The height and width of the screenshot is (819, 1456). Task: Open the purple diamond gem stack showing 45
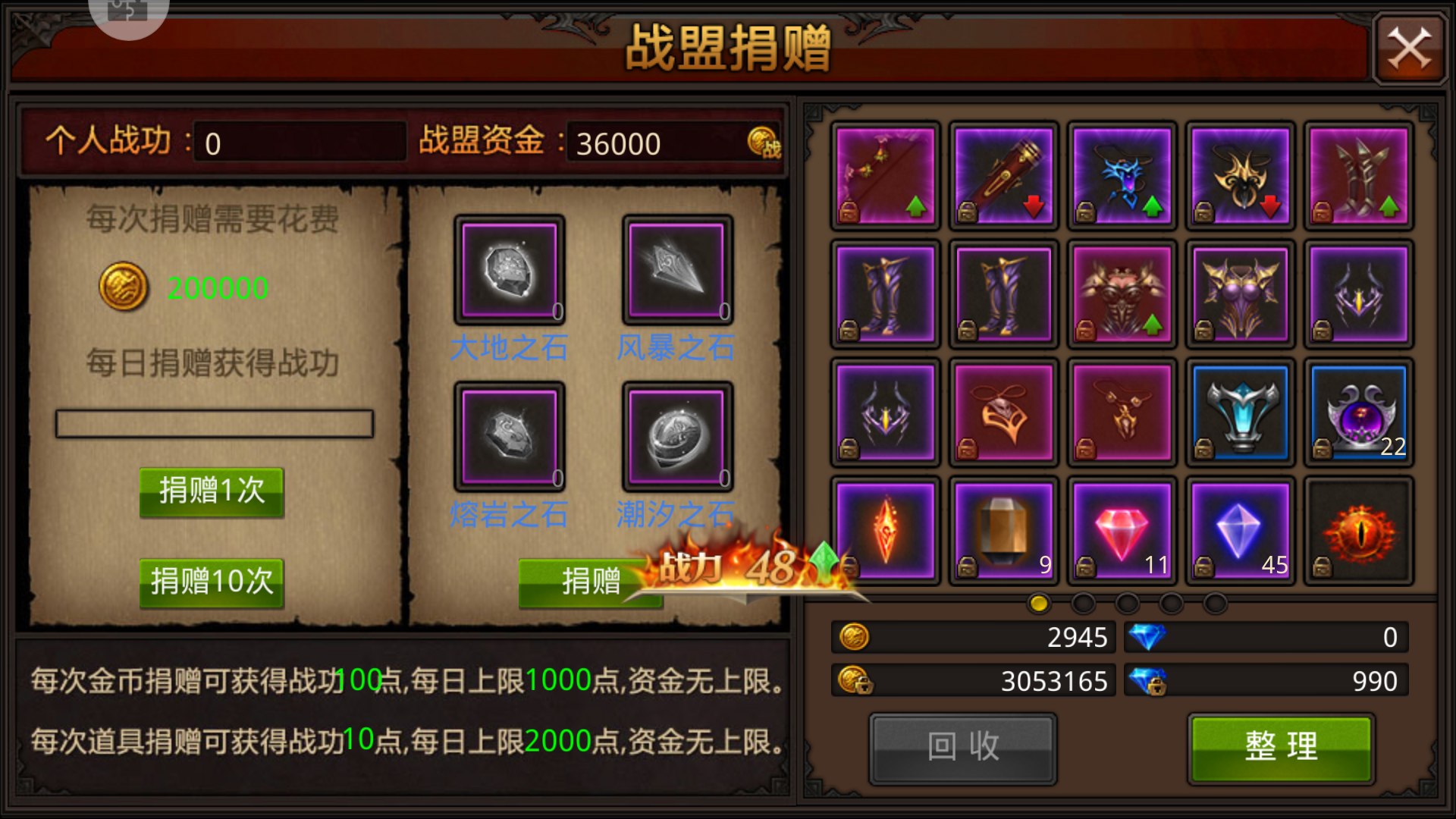pos(1240,531)
